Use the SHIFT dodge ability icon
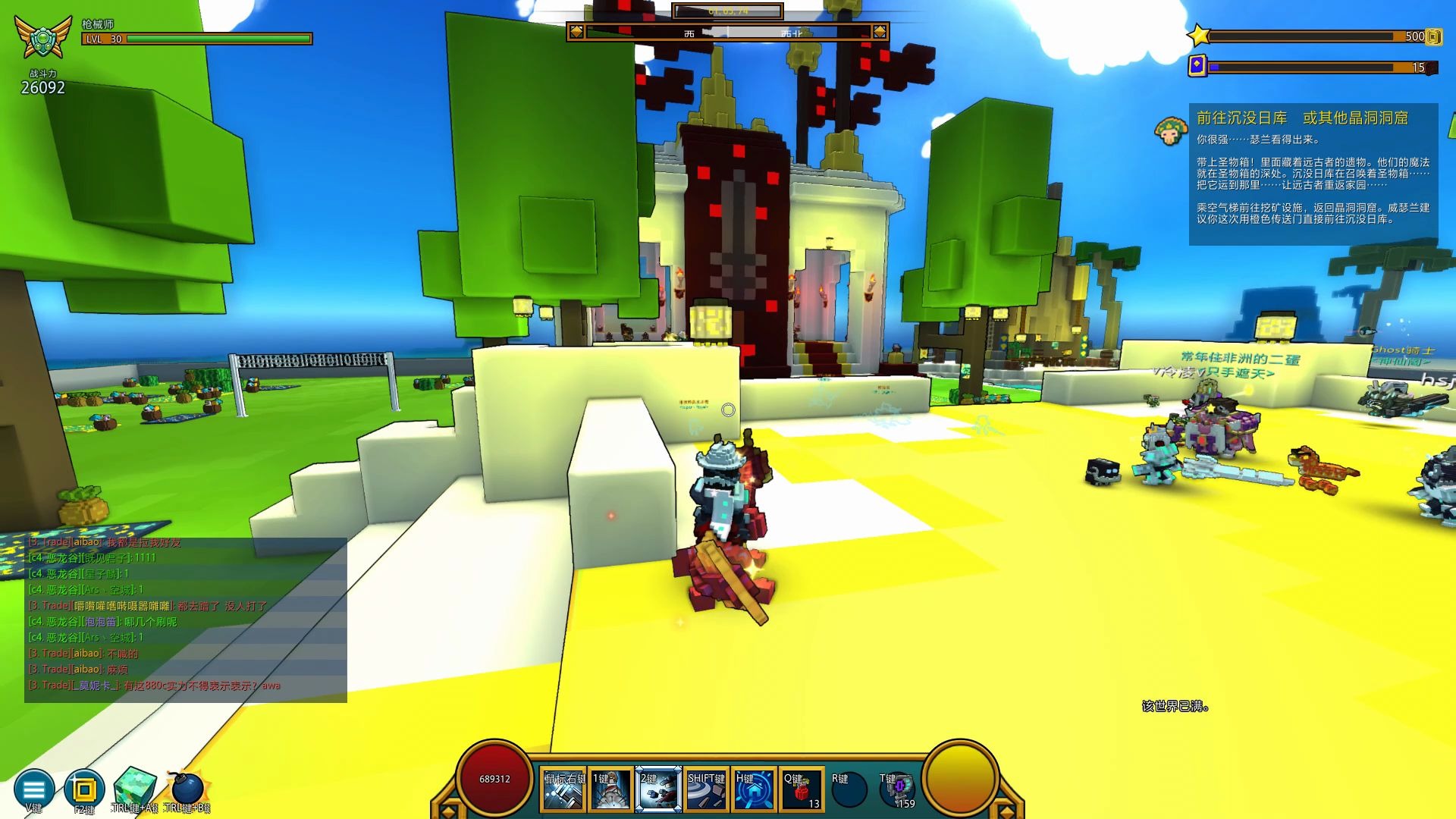 706,789
